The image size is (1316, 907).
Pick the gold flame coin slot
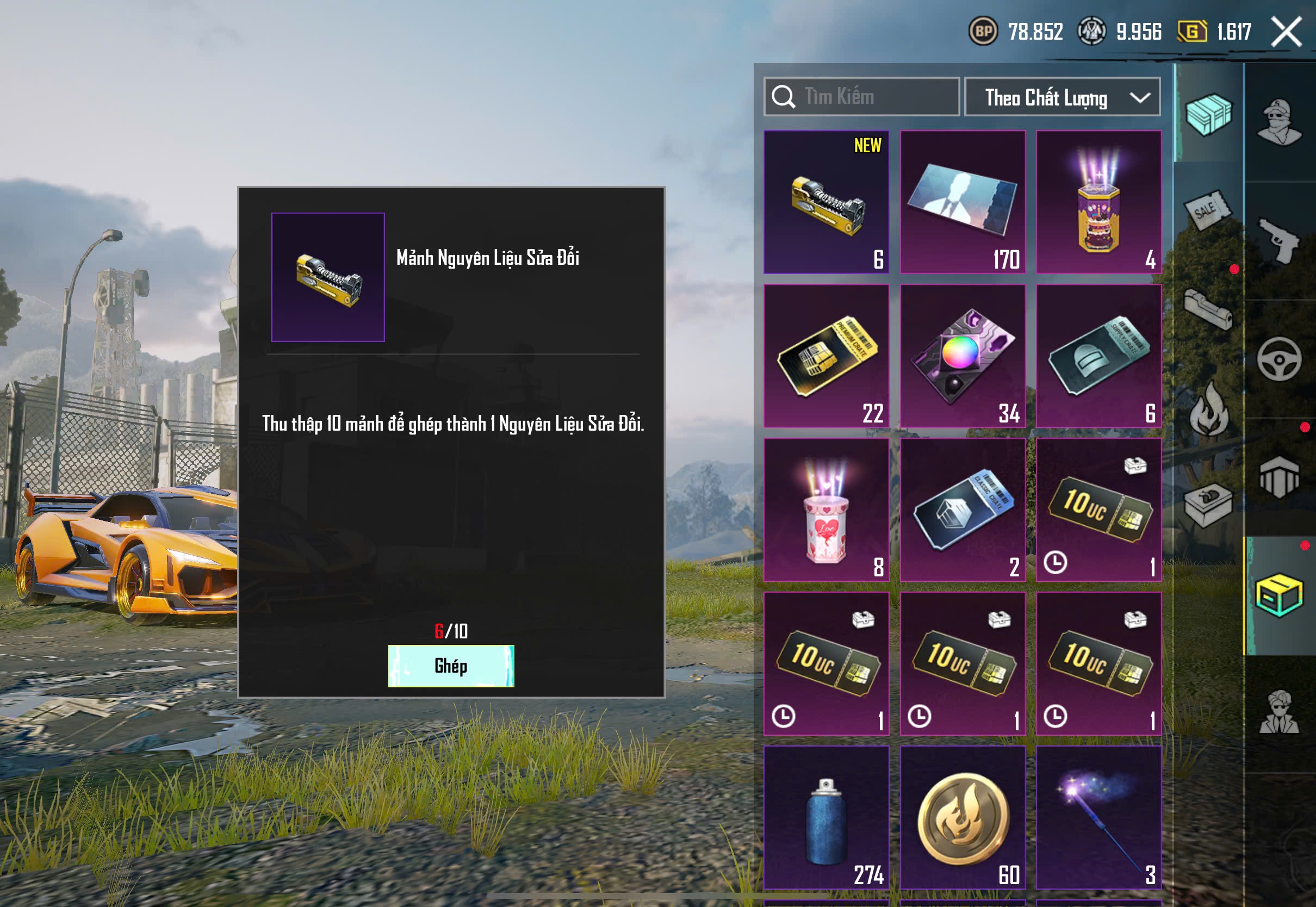pos(962,817)
